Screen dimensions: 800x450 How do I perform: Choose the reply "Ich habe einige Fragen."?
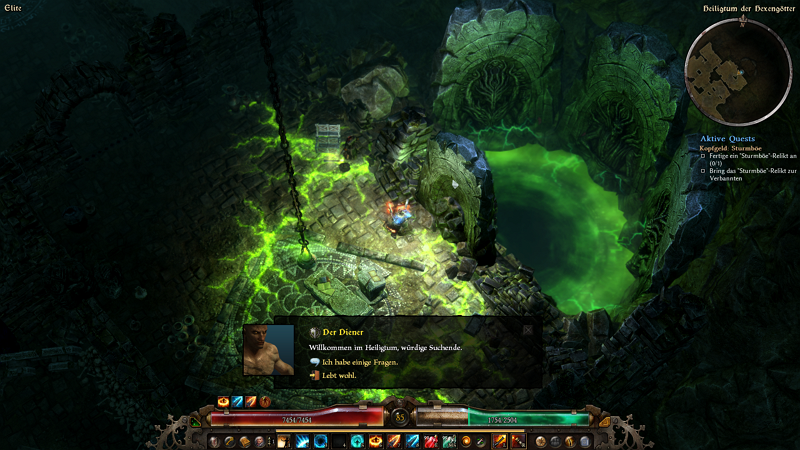(360, 361)
